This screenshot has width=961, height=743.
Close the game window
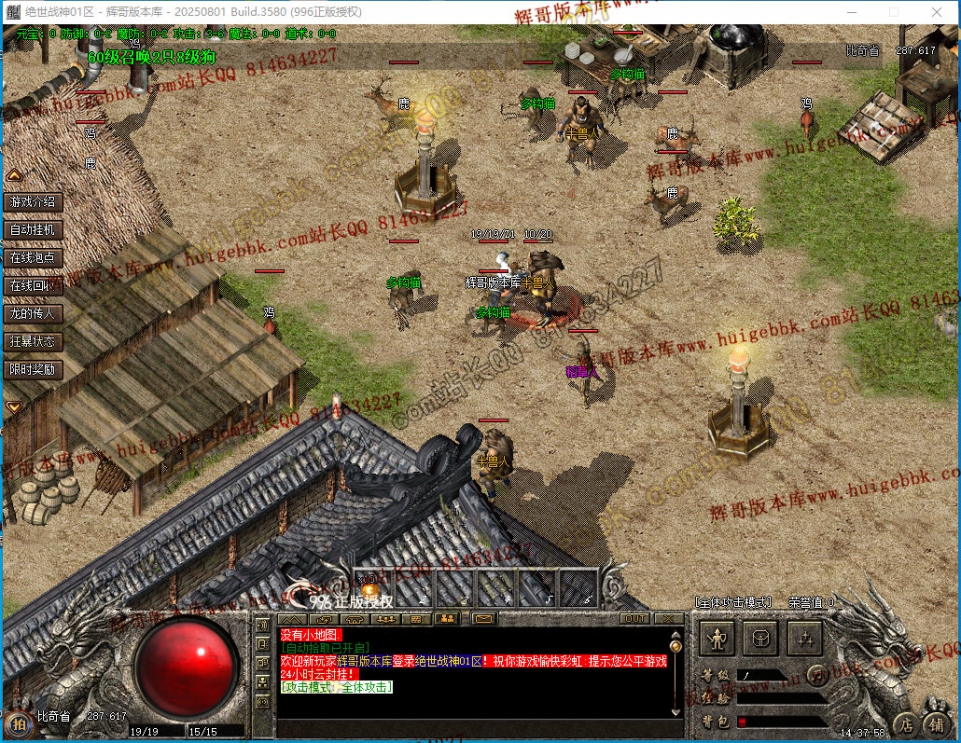point(937,12)
